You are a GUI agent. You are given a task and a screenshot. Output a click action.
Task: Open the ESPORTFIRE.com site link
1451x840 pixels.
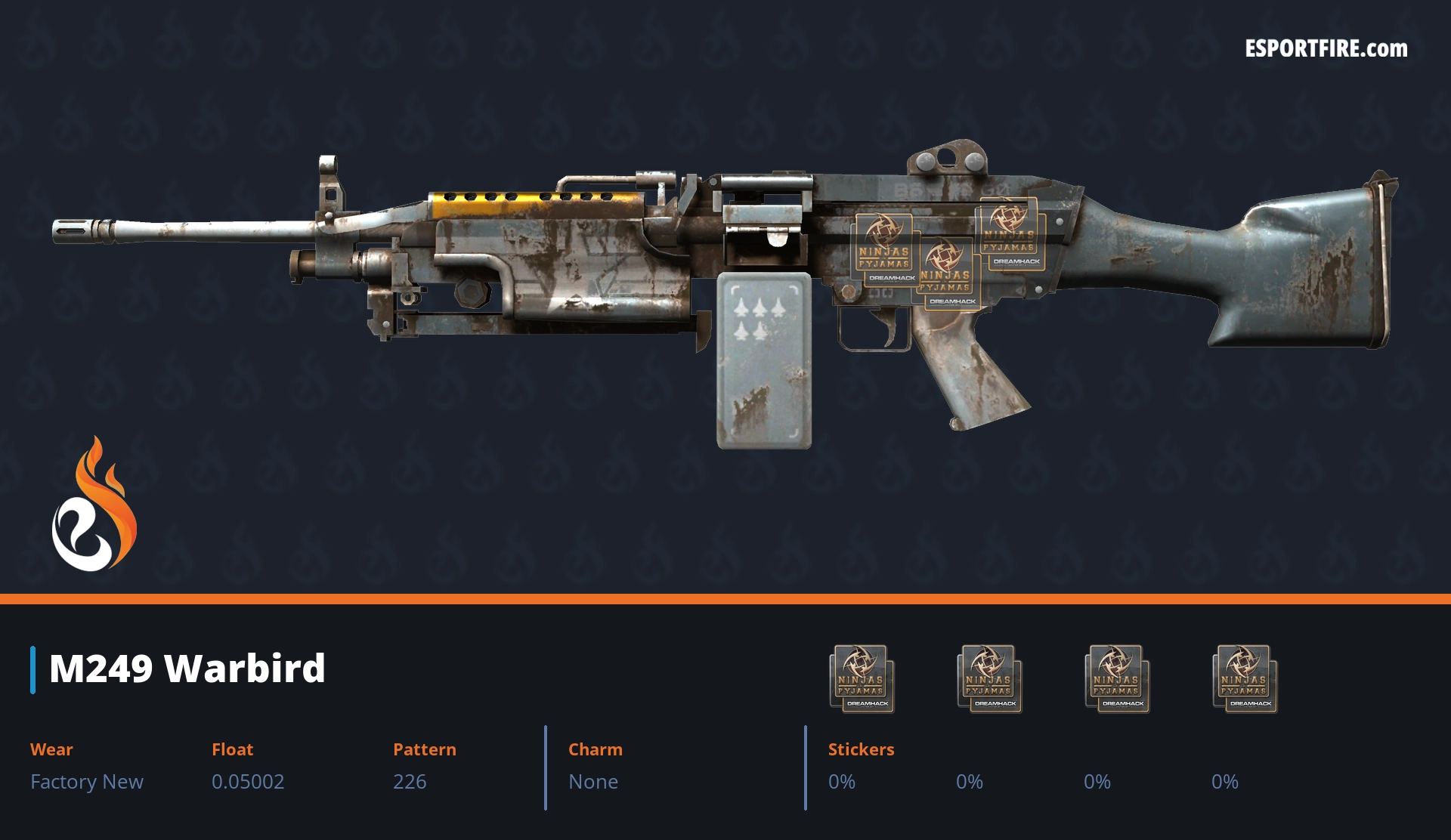pos(1326,49)
